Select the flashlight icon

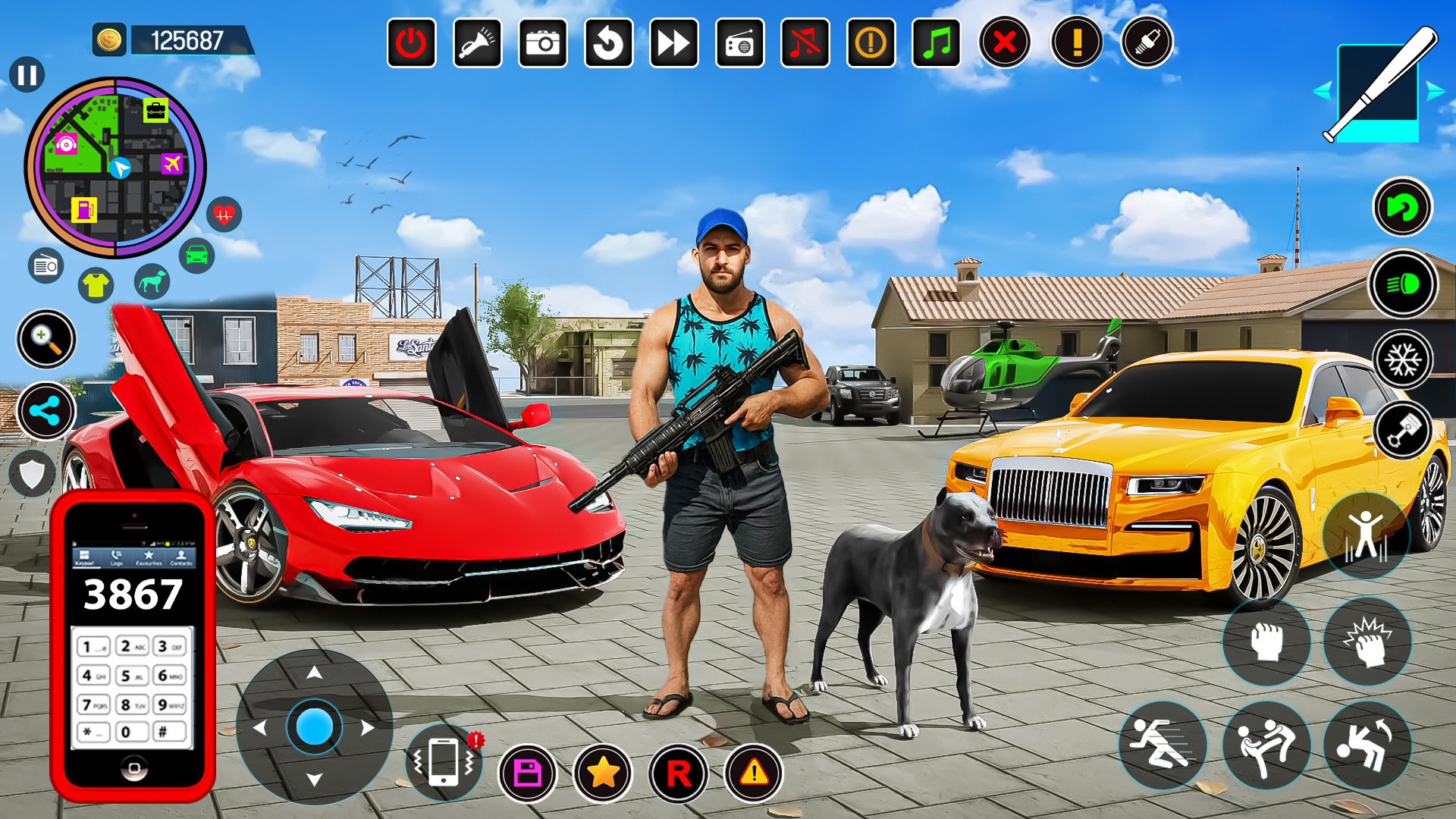coord(477,43)
